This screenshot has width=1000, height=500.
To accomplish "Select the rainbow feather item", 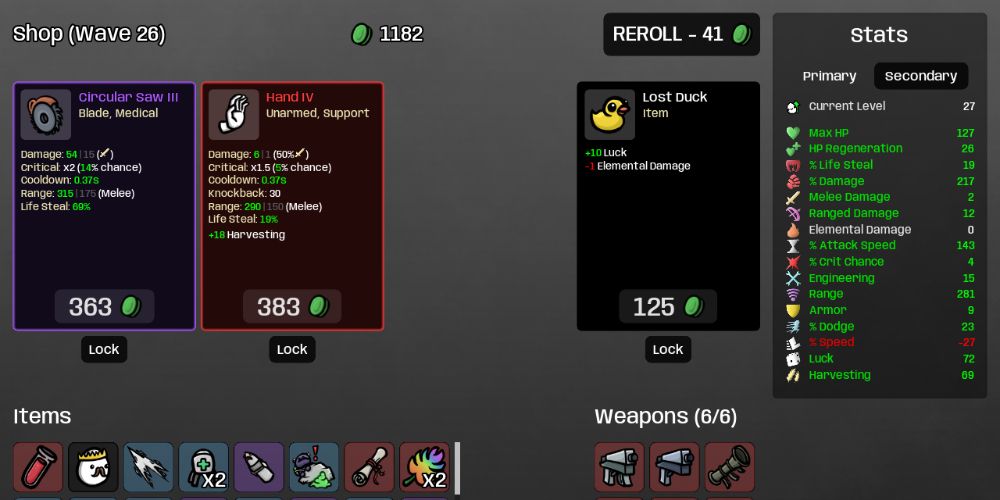I will coord(424,467).
